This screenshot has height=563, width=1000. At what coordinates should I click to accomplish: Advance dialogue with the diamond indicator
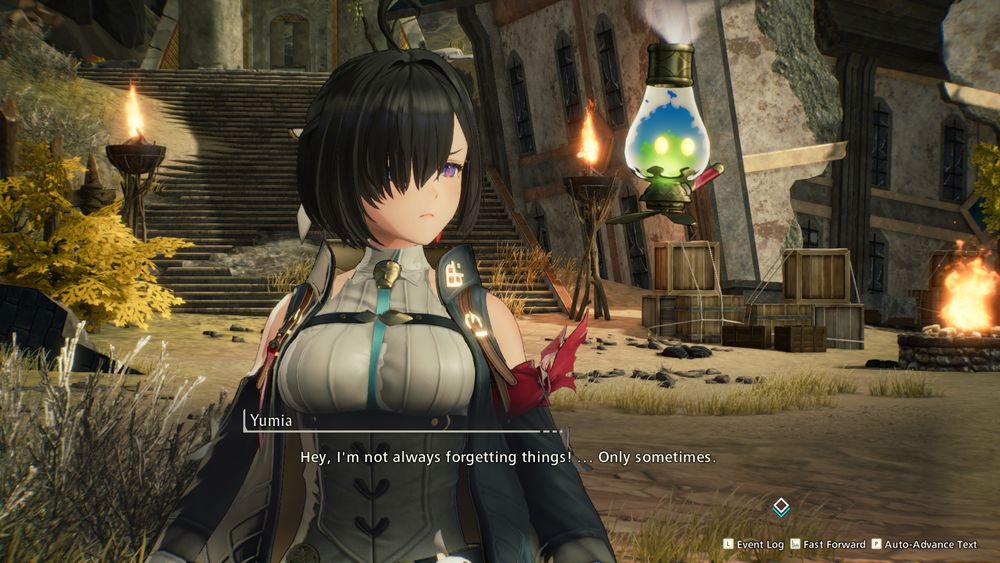click(x=781, y=507)
